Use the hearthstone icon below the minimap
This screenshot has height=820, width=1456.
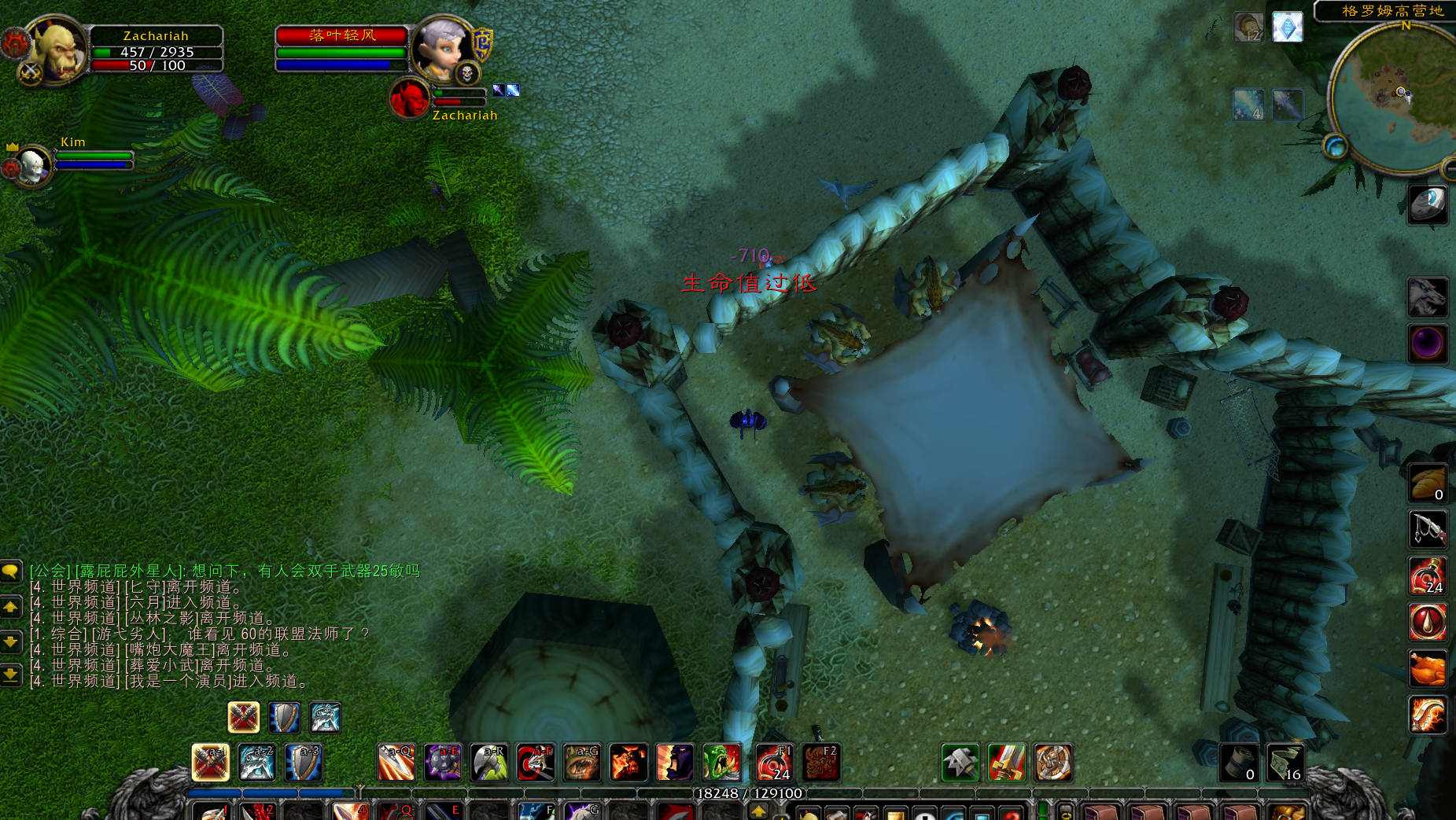coord(1428,204)
